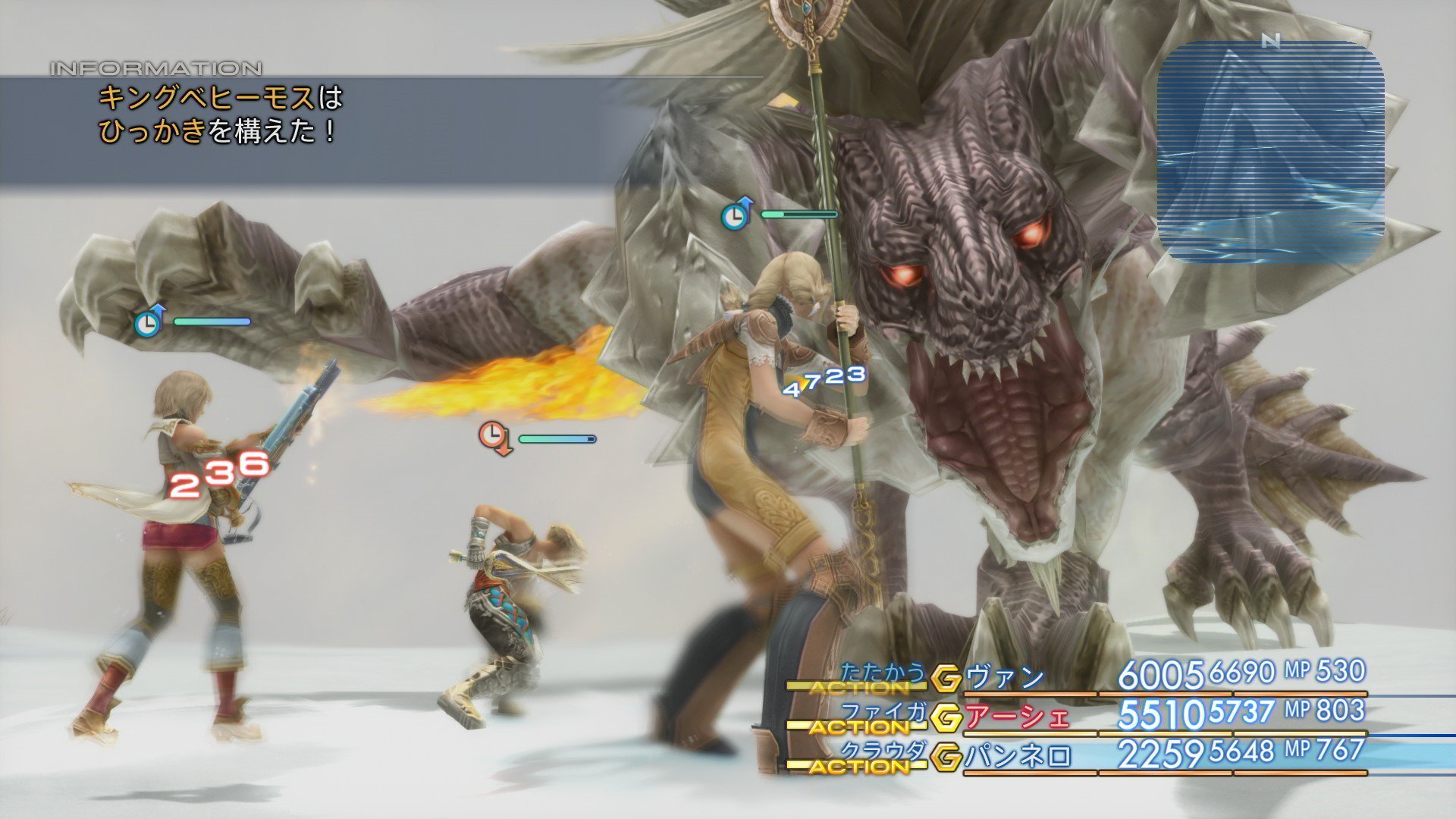
Task: Select party member パンネロ
Action: 1018,756
